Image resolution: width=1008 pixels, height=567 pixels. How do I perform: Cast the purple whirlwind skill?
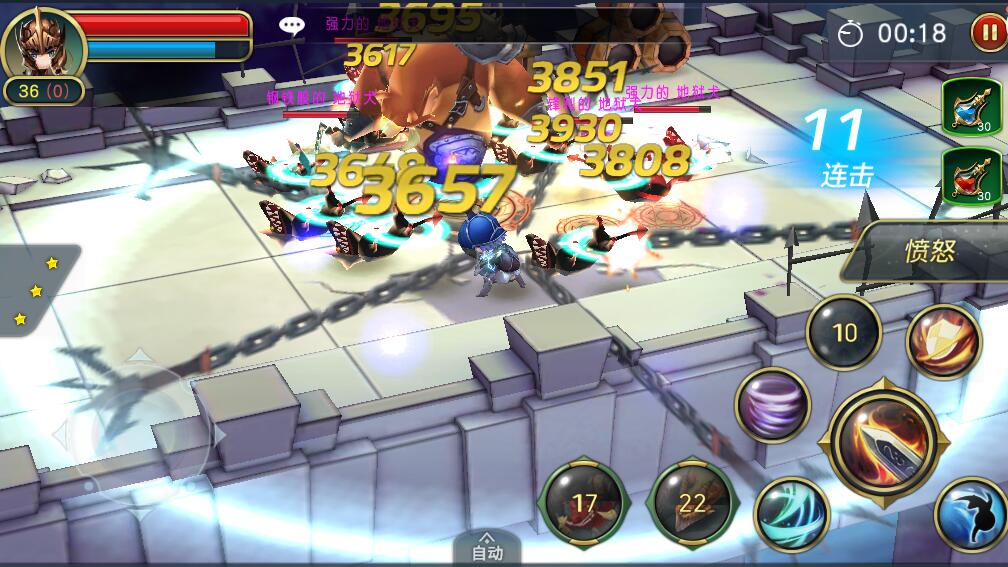click(x=771, y=405)
